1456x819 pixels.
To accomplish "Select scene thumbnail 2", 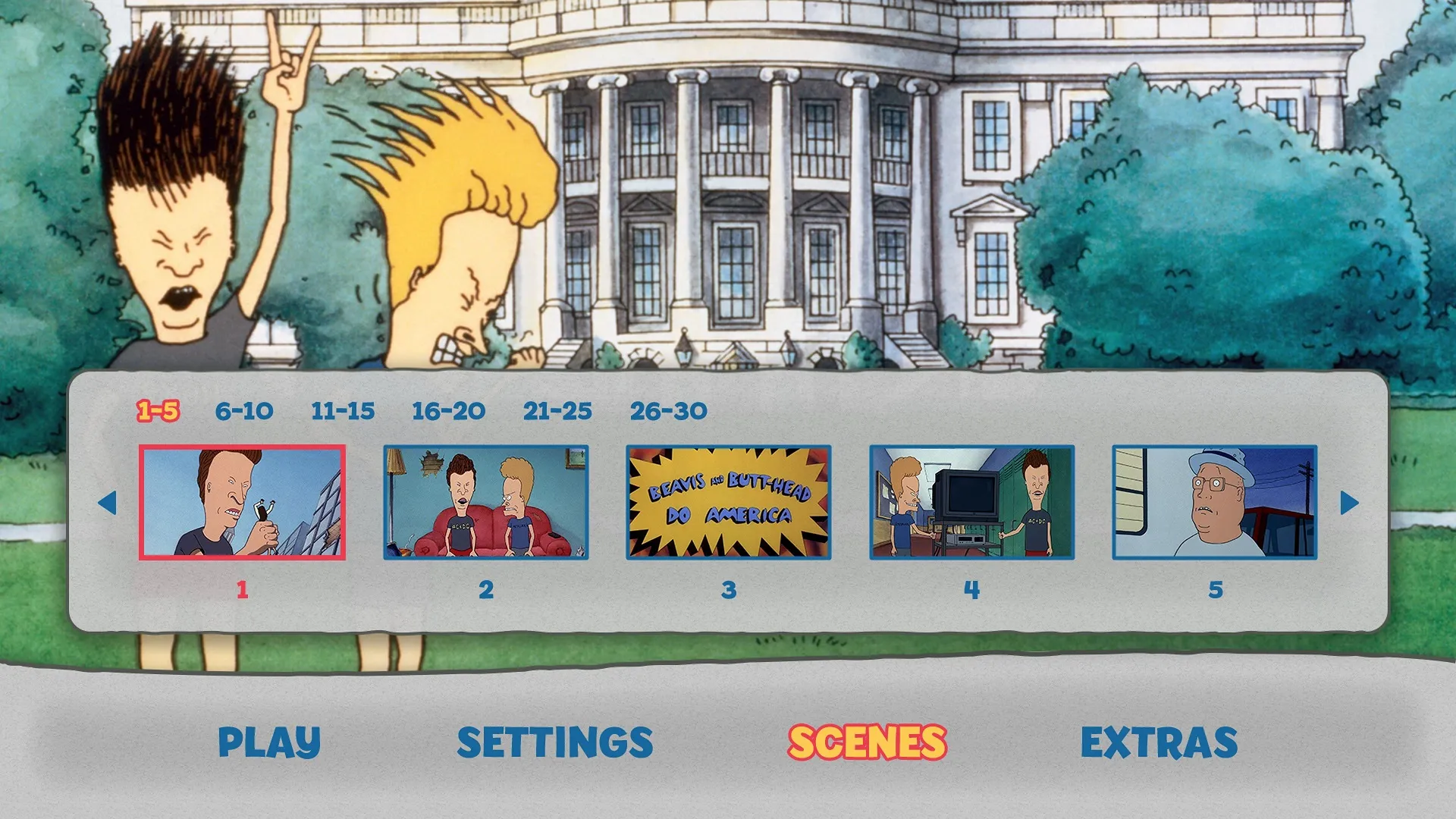I will 485,501.
